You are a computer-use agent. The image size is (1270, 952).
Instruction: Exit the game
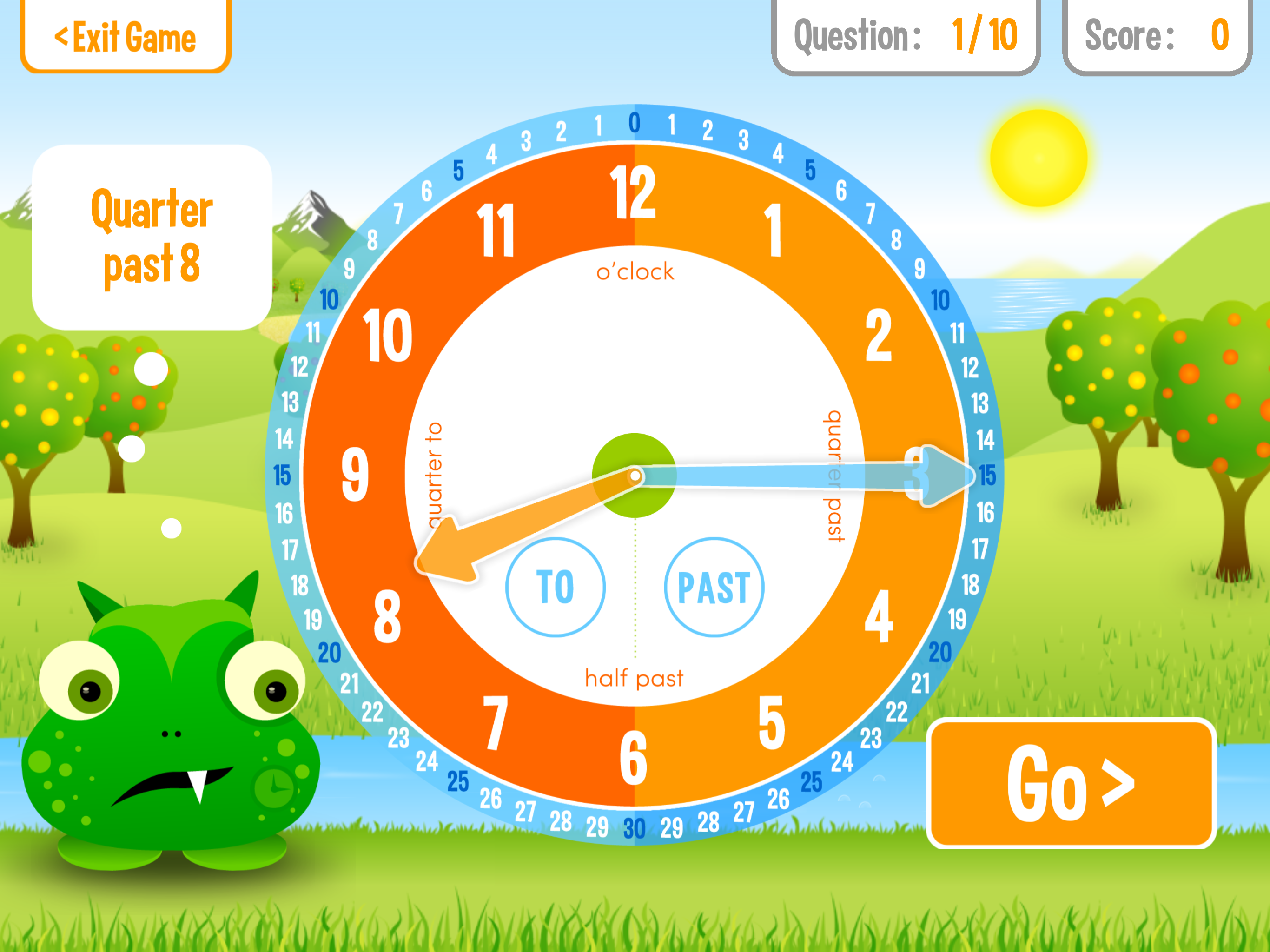coord(125,37)
